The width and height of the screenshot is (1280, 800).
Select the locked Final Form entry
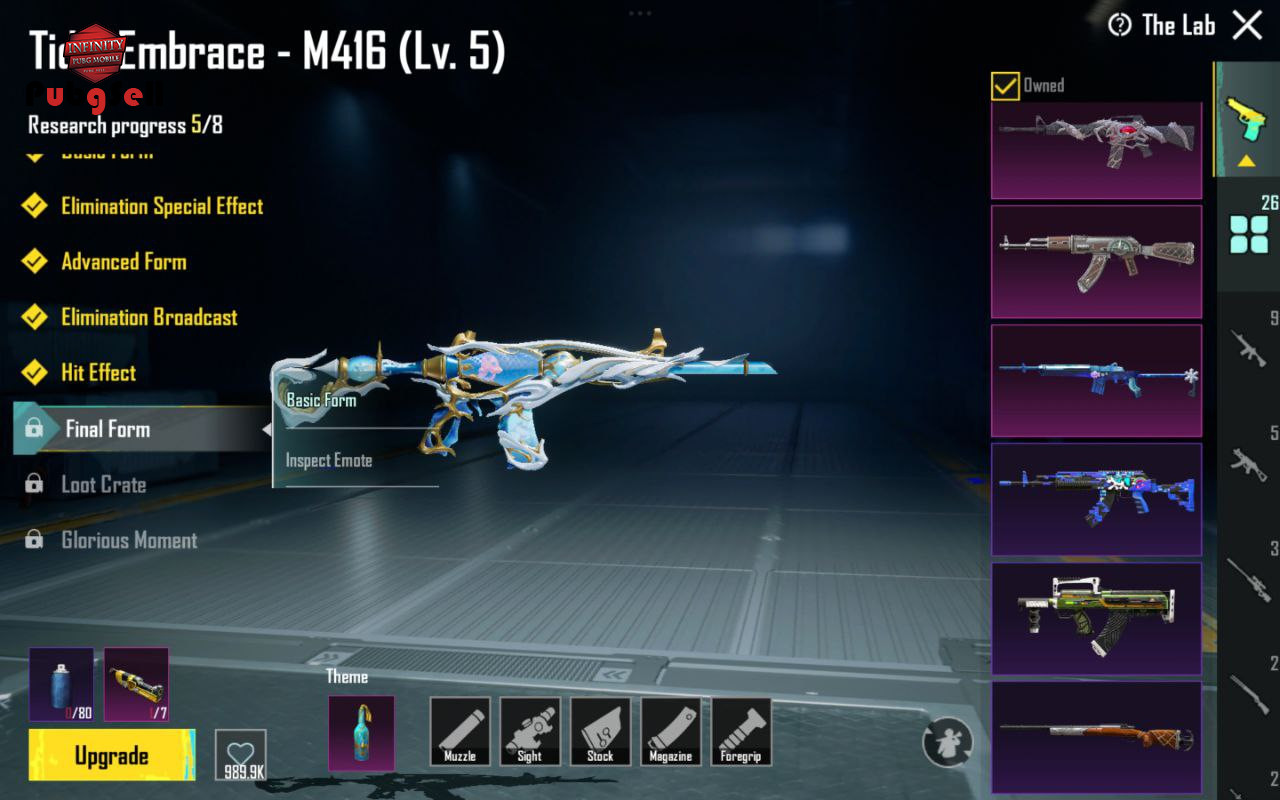tap(108, 429)
